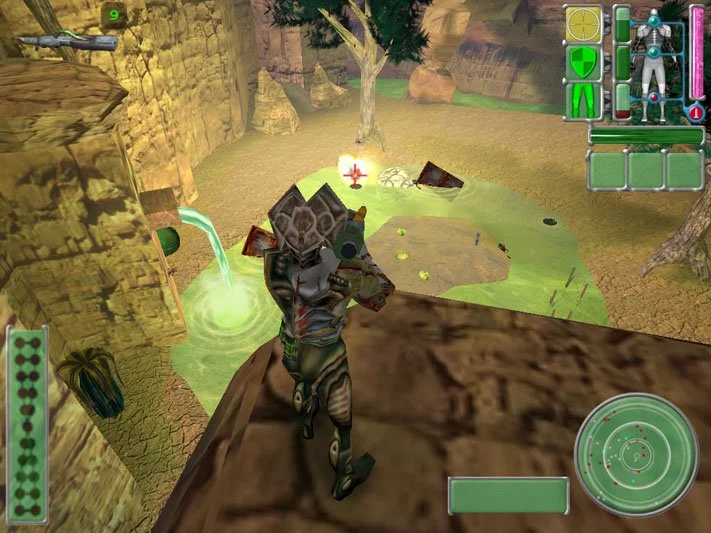Image resolution: width=711 pixels, height=533 pixels.
Task: Click the red number one badge
Action: tap(696, 113)
